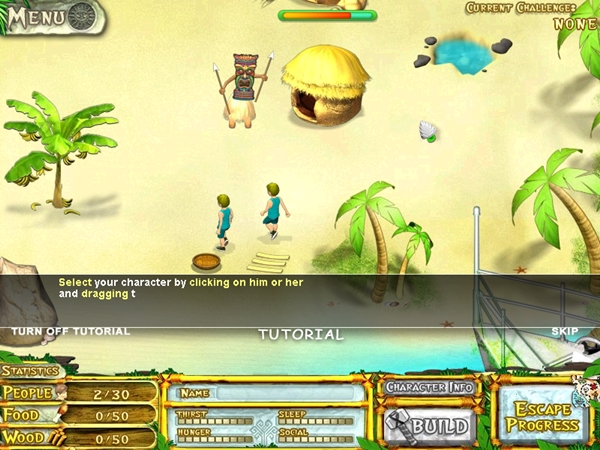Open the Menu button
600x450 pixels.
pos(50,17)
